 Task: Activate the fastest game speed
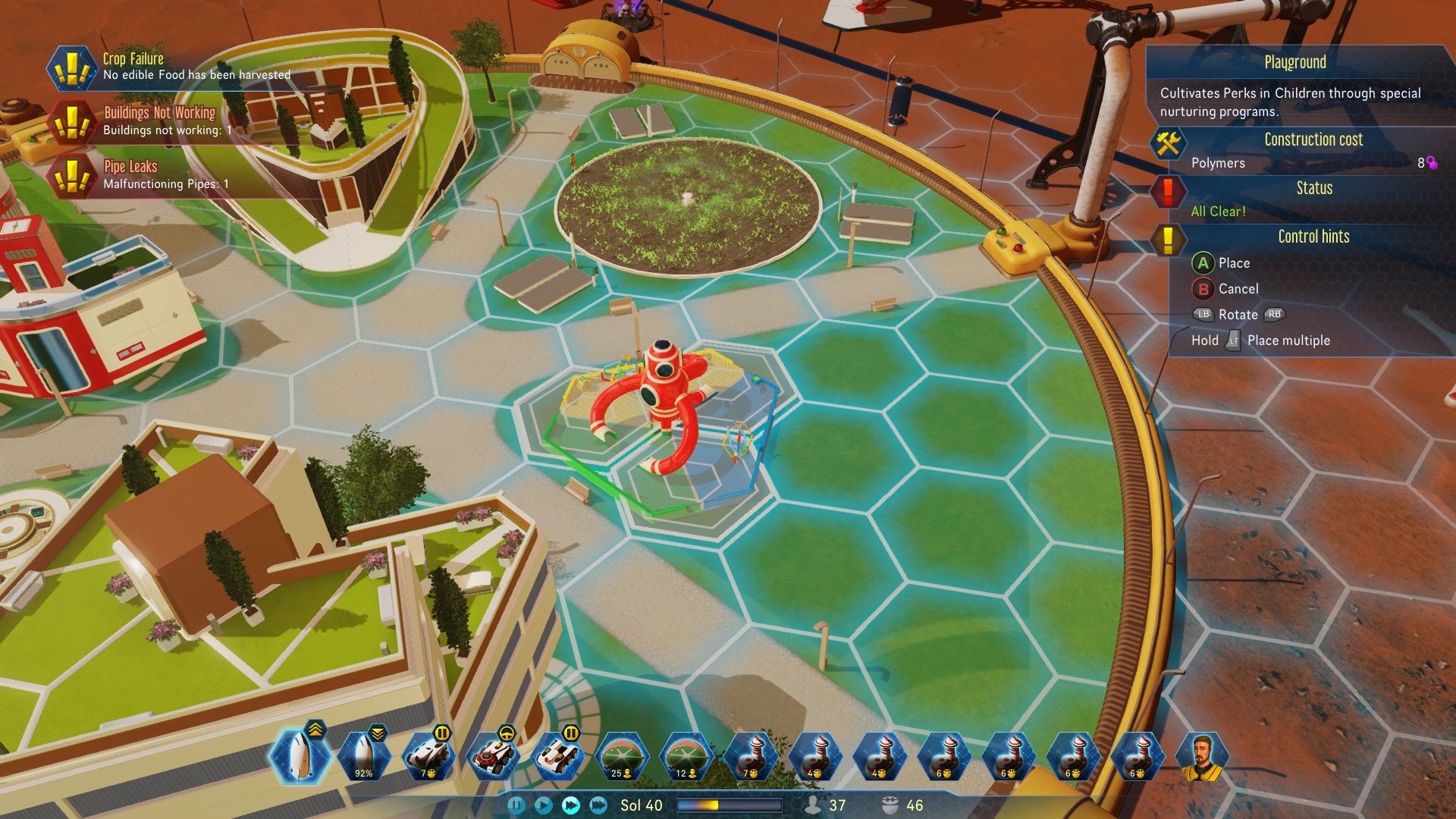(598, 805)
